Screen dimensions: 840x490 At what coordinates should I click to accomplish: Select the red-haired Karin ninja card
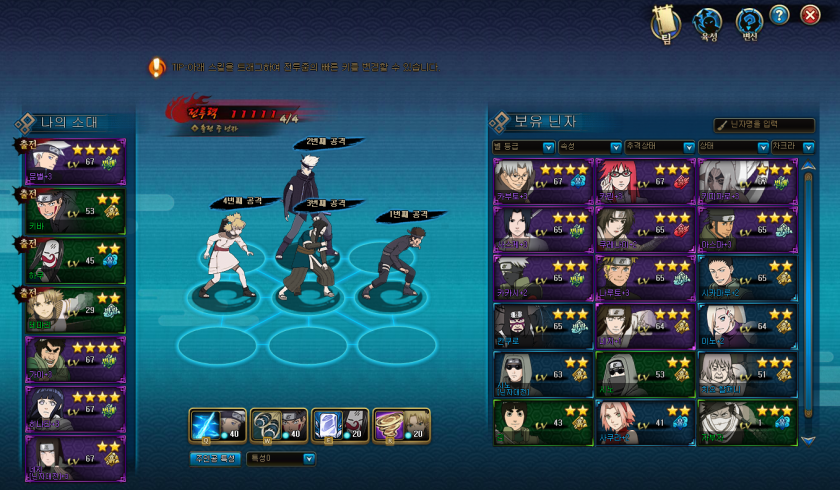(645, 181)
